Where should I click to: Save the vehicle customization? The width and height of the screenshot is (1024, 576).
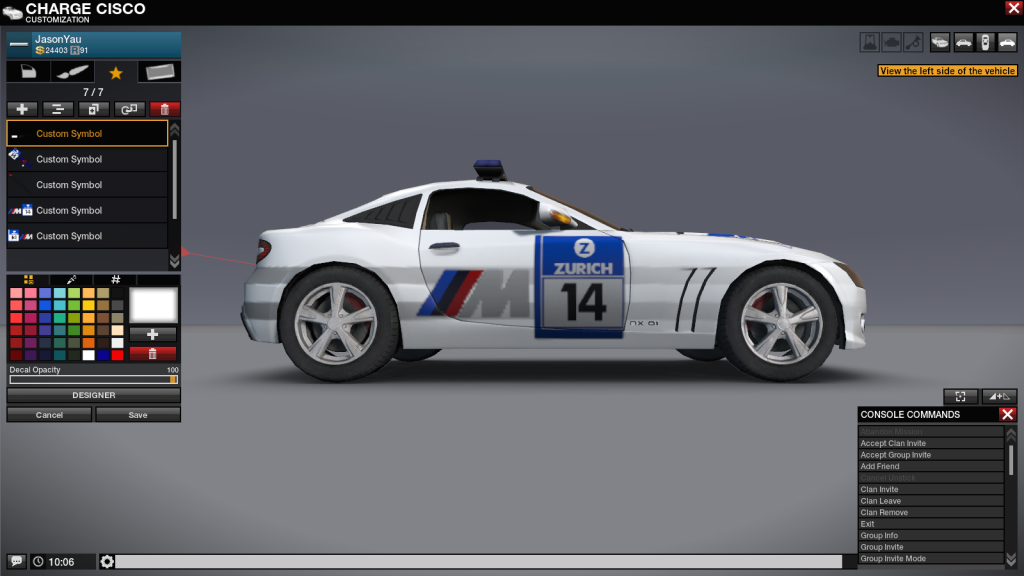138,415
